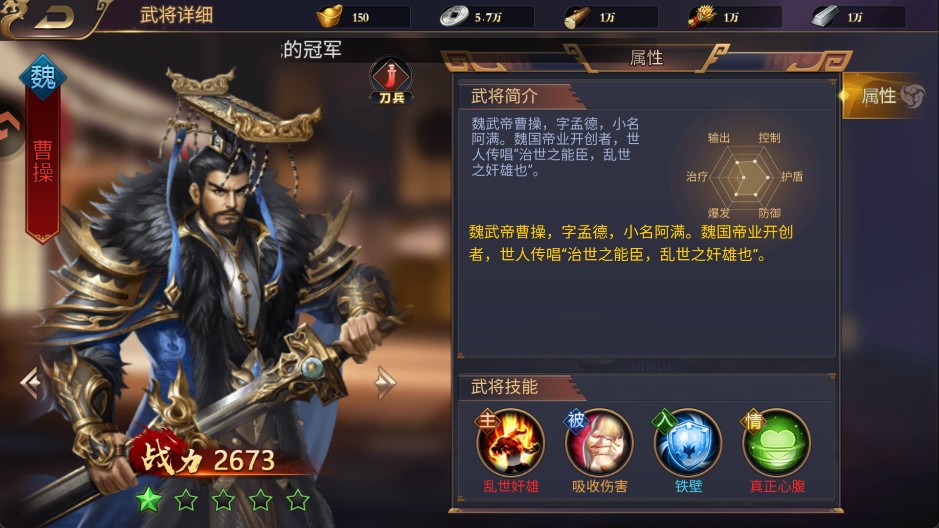939x528 pixels.
Task: Tap the iron ingot resource icon
Action: [x=824, y=17]
